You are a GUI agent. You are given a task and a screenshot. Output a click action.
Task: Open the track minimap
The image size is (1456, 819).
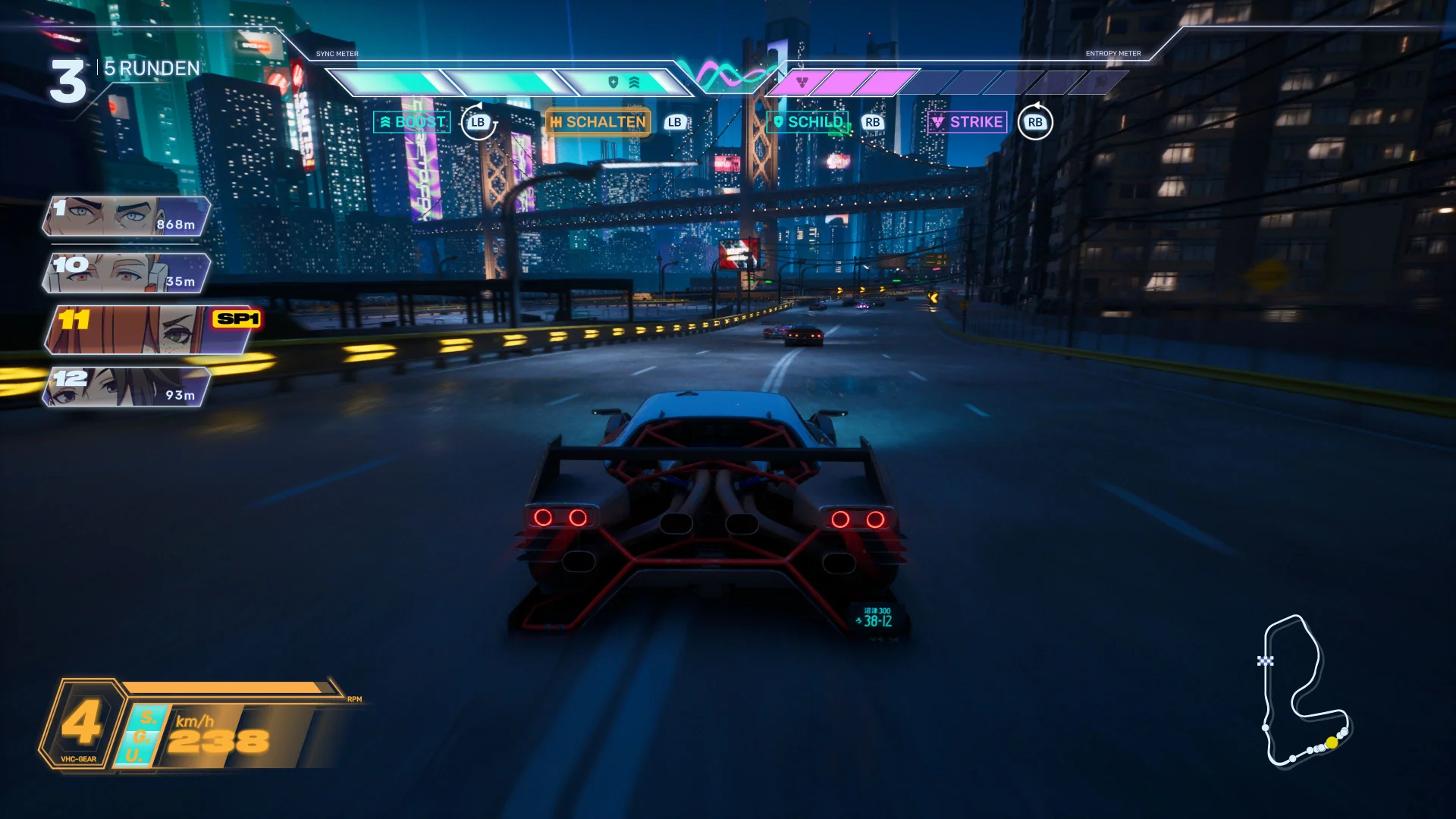pos(1304,690)
